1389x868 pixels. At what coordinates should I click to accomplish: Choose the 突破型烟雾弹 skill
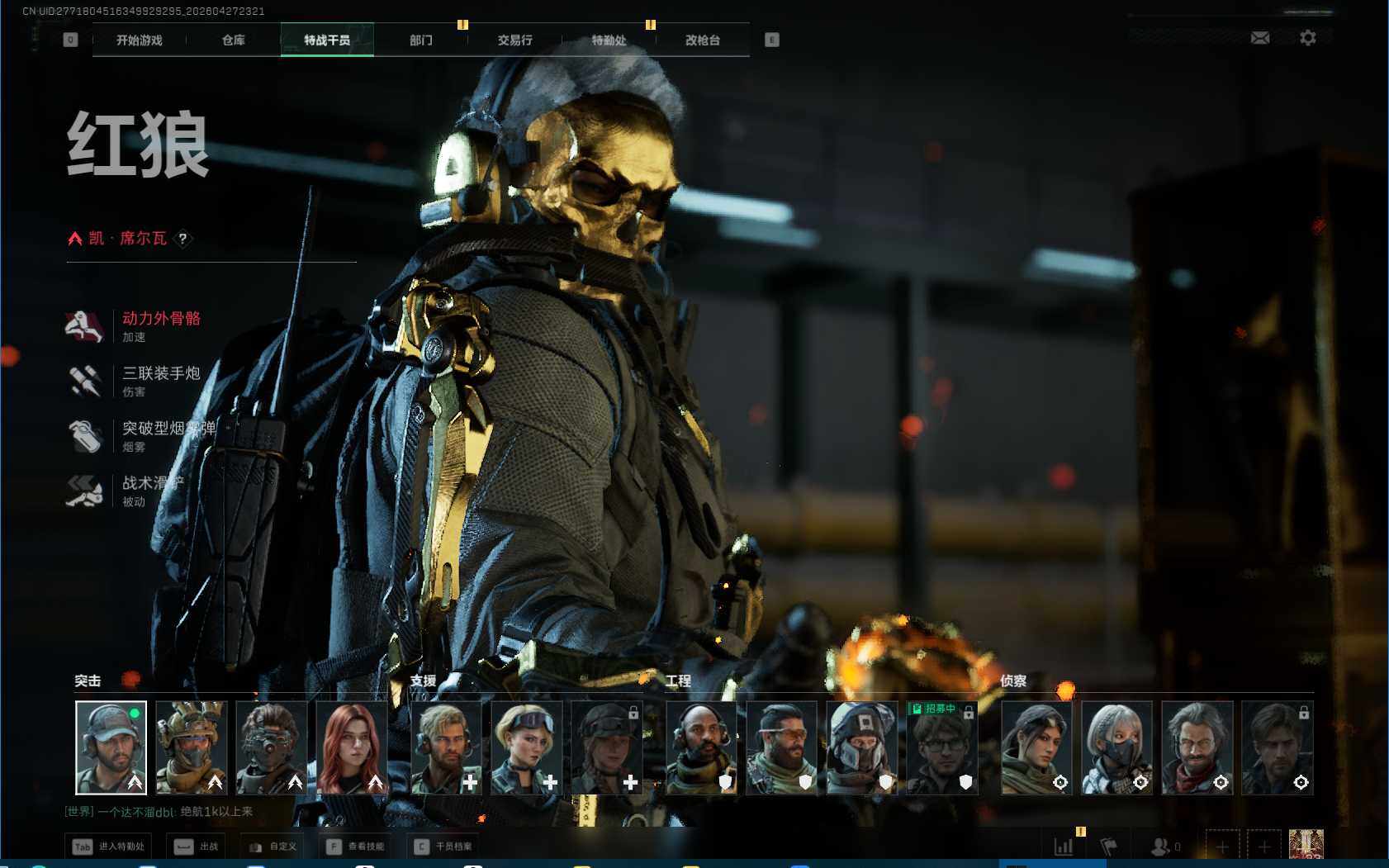168,429
